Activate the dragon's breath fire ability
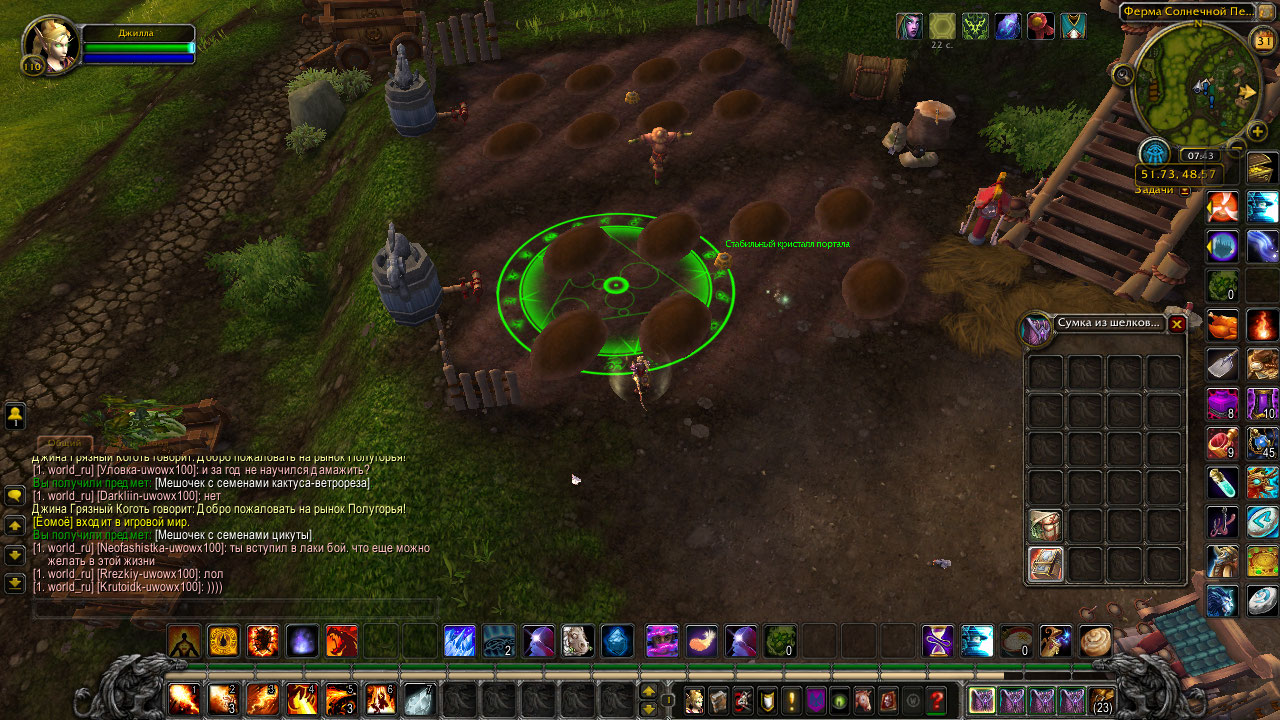Screen dimensions: 1280x720 coord(341,641)
